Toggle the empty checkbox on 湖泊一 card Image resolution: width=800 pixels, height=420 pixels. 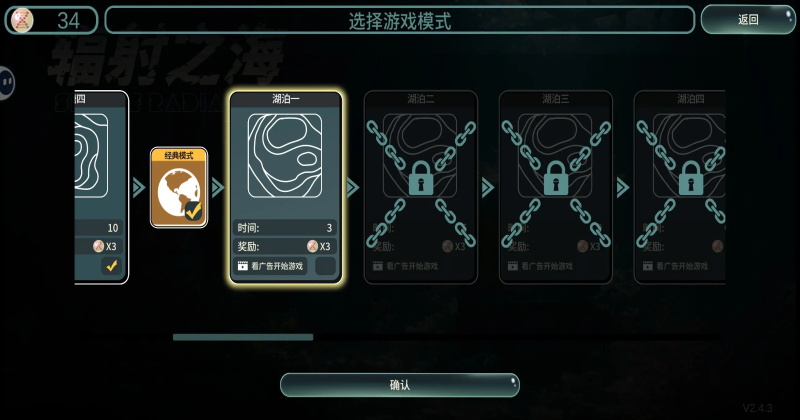[x=325, y=266]
